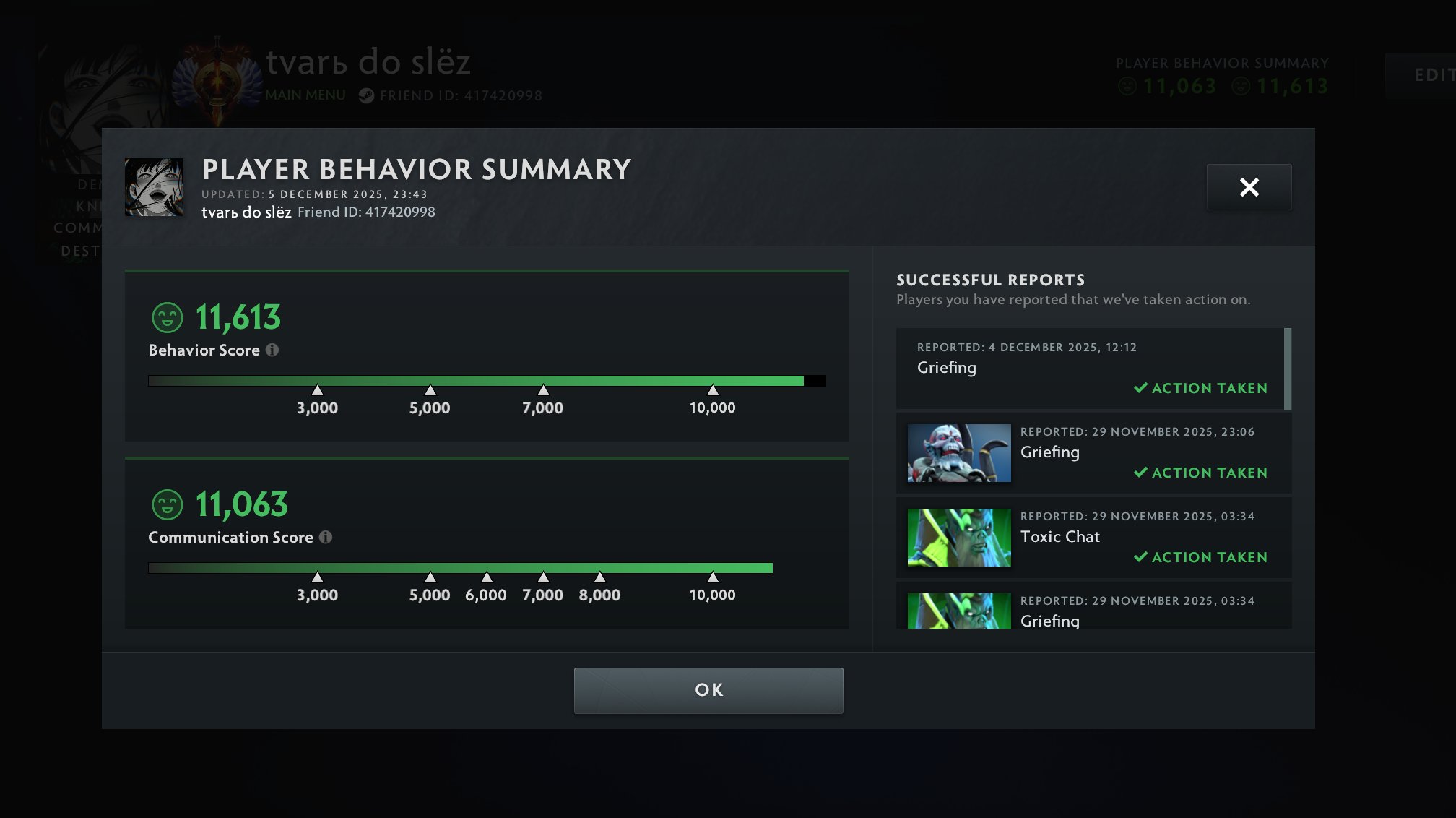
Task: Click the green smiley beside the 11,613 score
Action: (166, 317)
